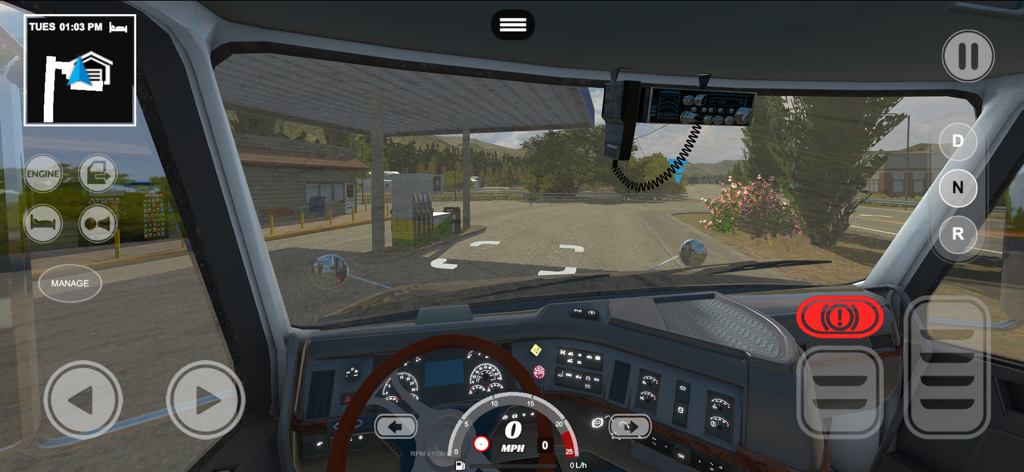Activate the left turn signal
Viewport: 1024px width, 472px height.
pyautogui.click(x=395, y=427)
